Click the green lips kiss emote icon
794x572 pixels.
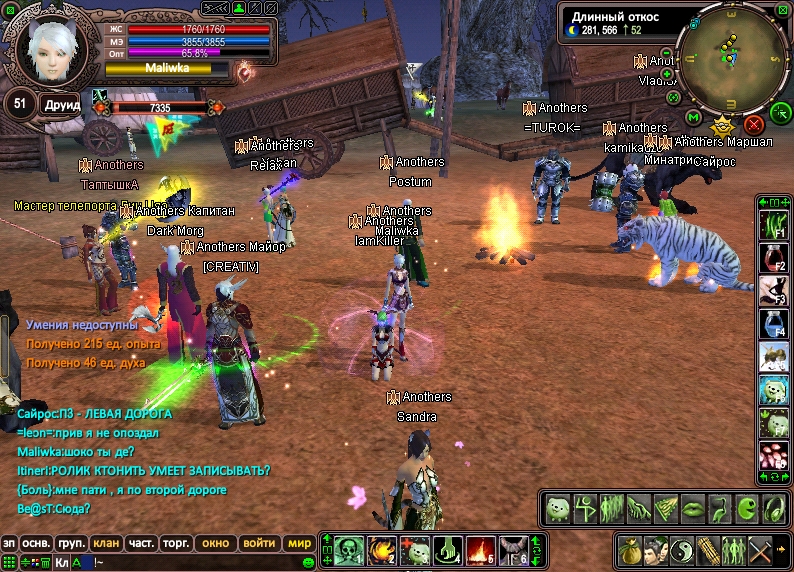[x=690, y=508]
